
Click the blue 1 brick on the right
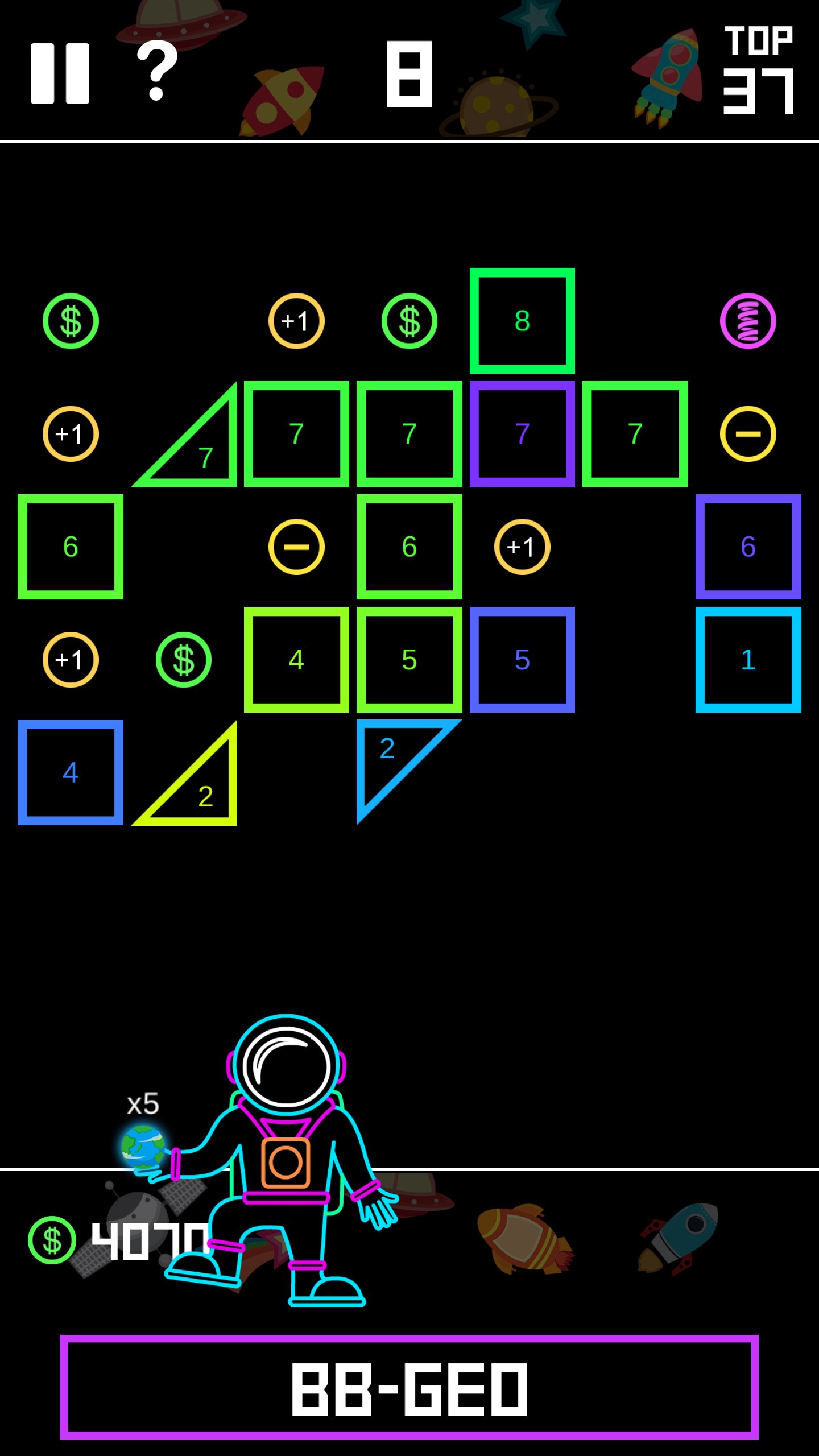coord(748,660)
